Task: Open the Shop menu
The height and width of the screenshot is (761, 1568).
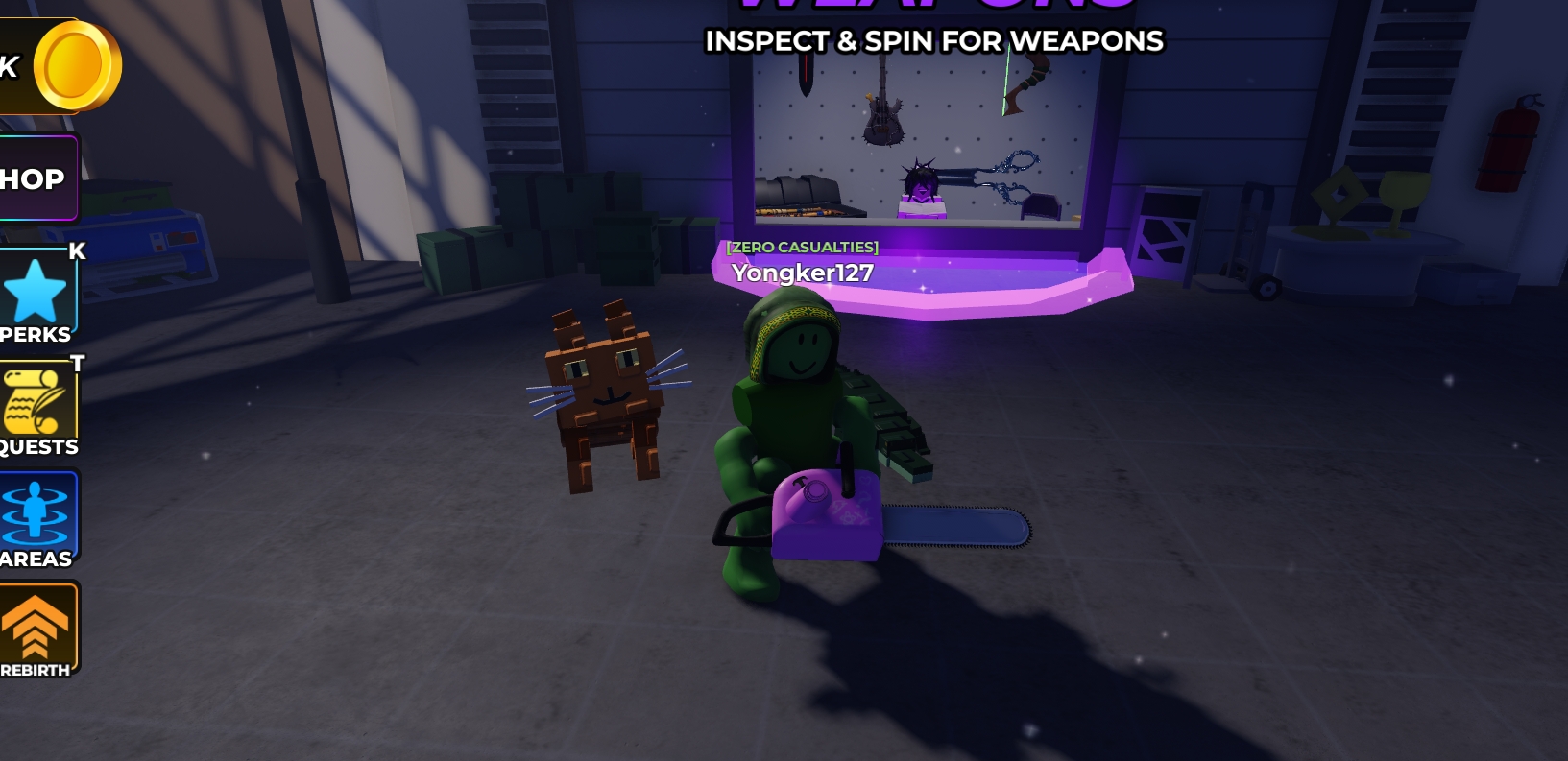Action: [x=35, y=178]
